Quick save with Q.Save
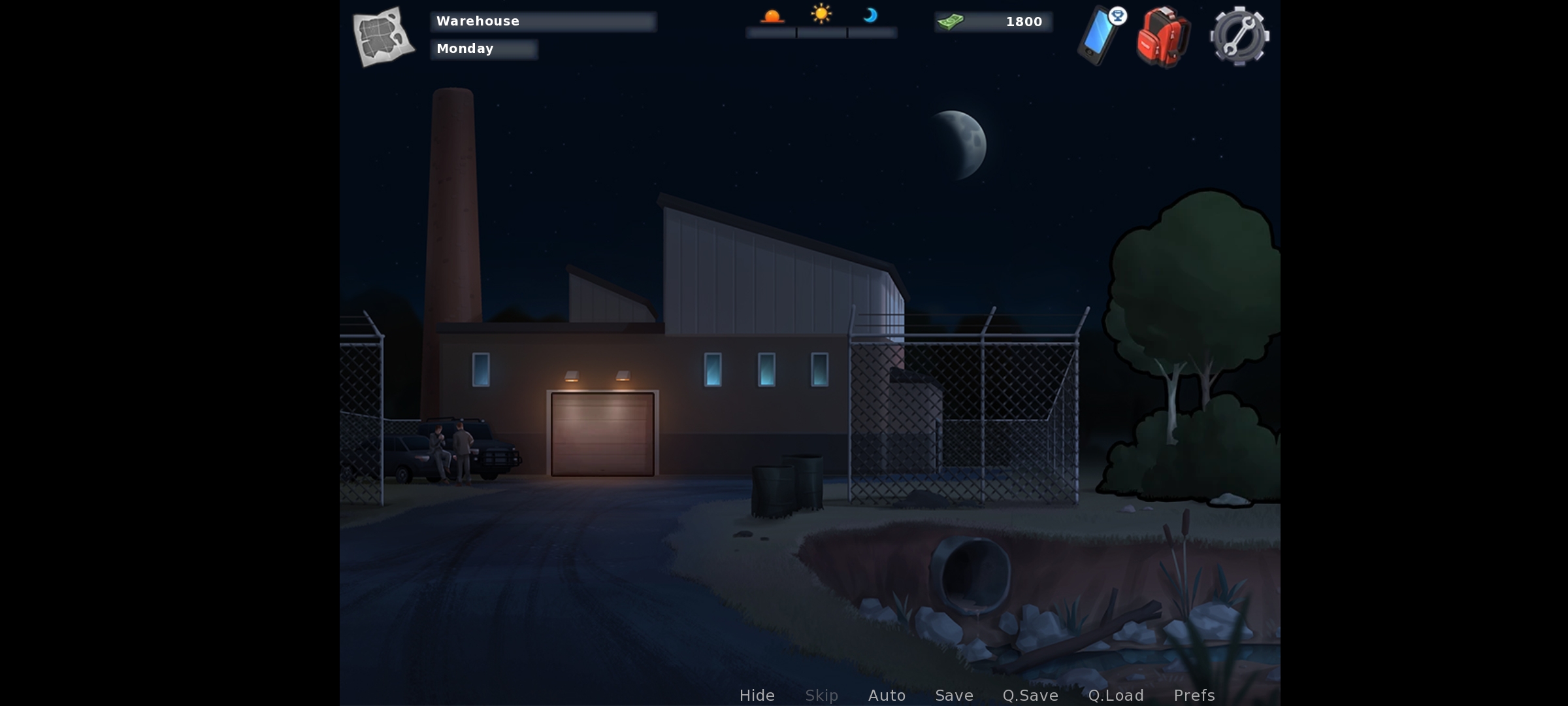The height and width of the screenshot is (706, 1568). point(1030,695)
